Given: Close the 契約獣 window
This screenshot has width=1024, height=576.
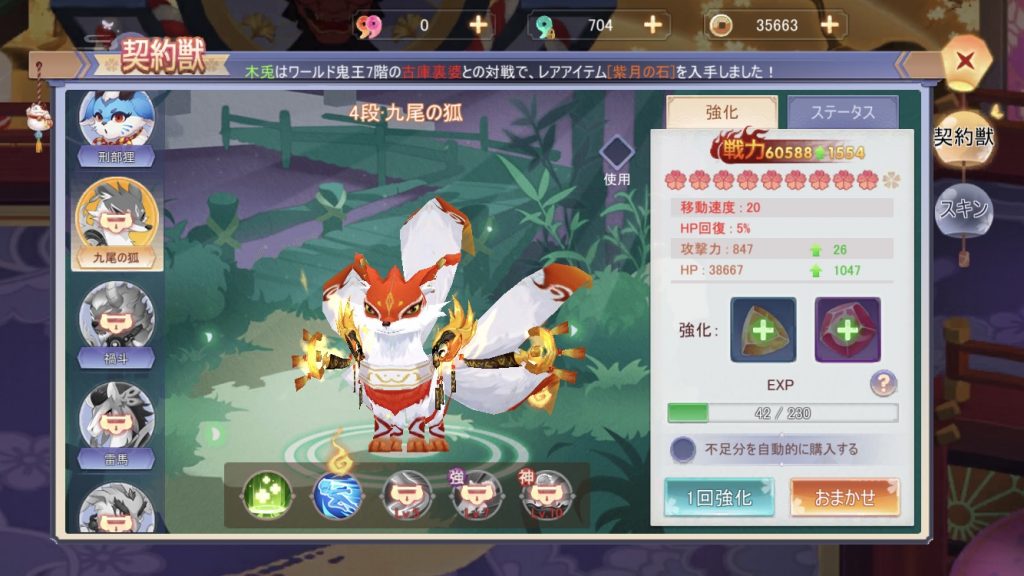Looking at the screenshot, I should pyautogui.click(x=965, y=60).
